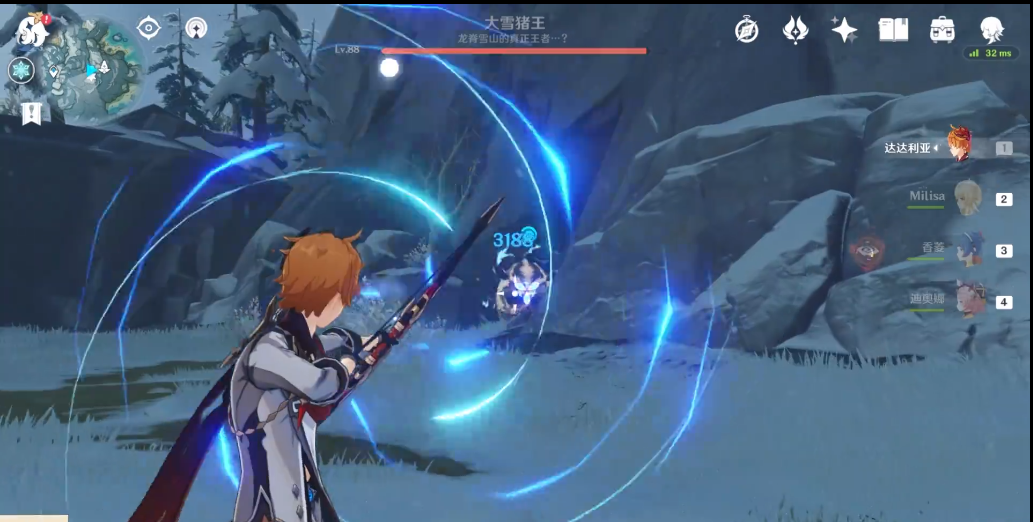Open the quest banner exclamation icon
This screenshot has width=1033, height=522.
(x=32, y=113)
